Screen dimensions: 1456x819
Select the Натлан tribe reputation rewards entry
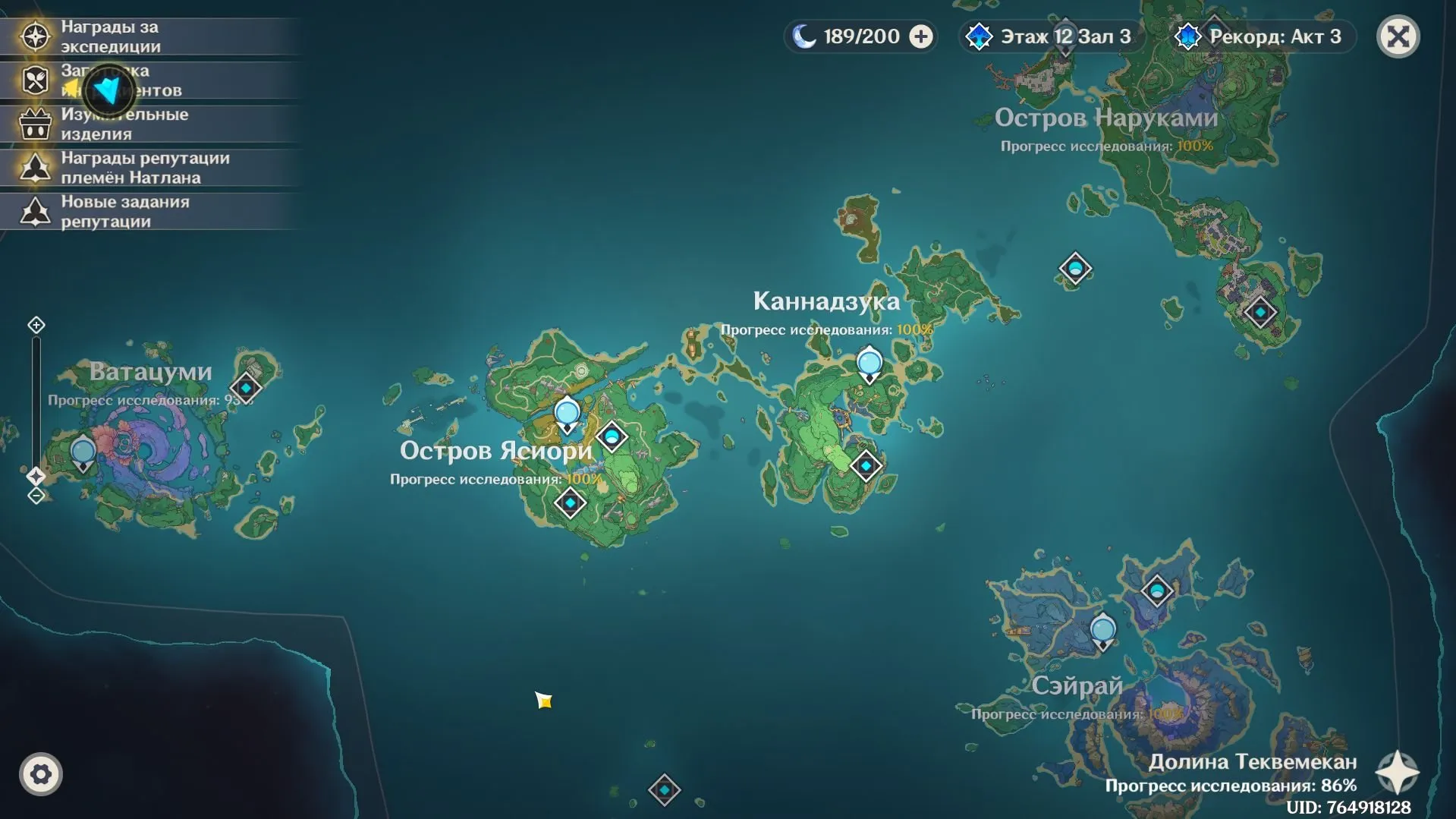144,168
